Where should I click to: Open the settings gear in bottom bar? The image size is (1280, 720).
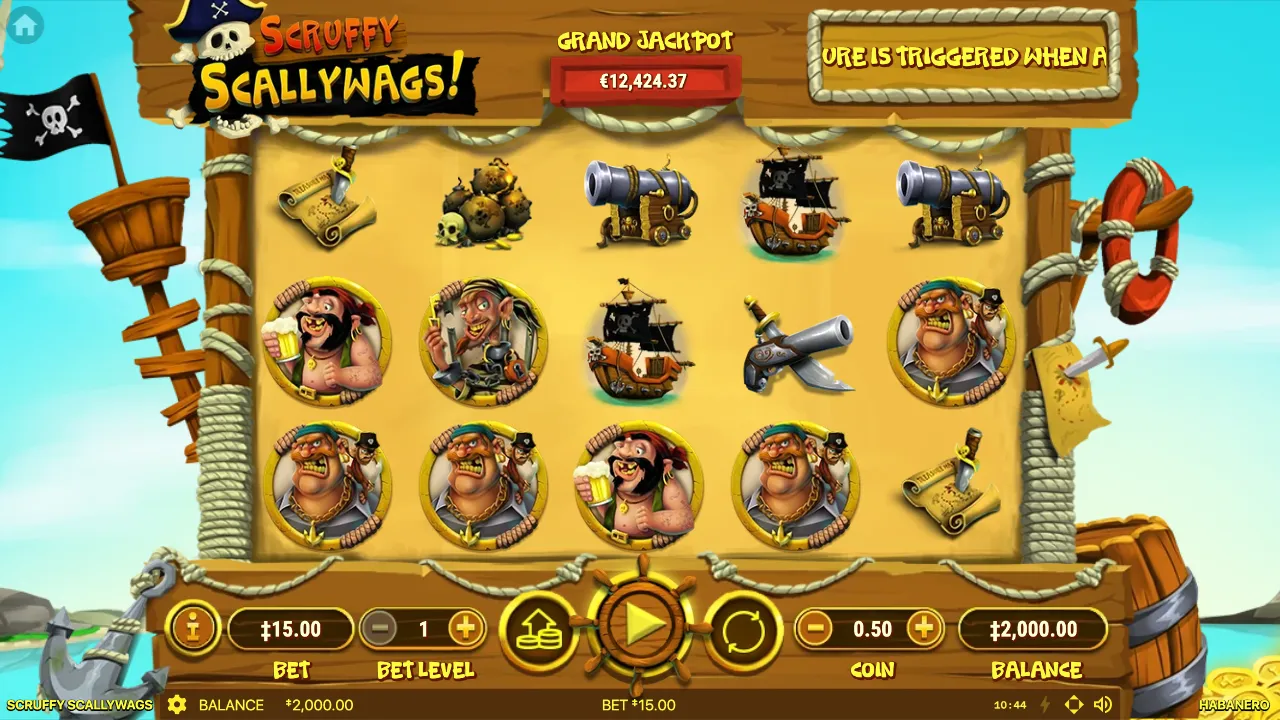point(177,705)
